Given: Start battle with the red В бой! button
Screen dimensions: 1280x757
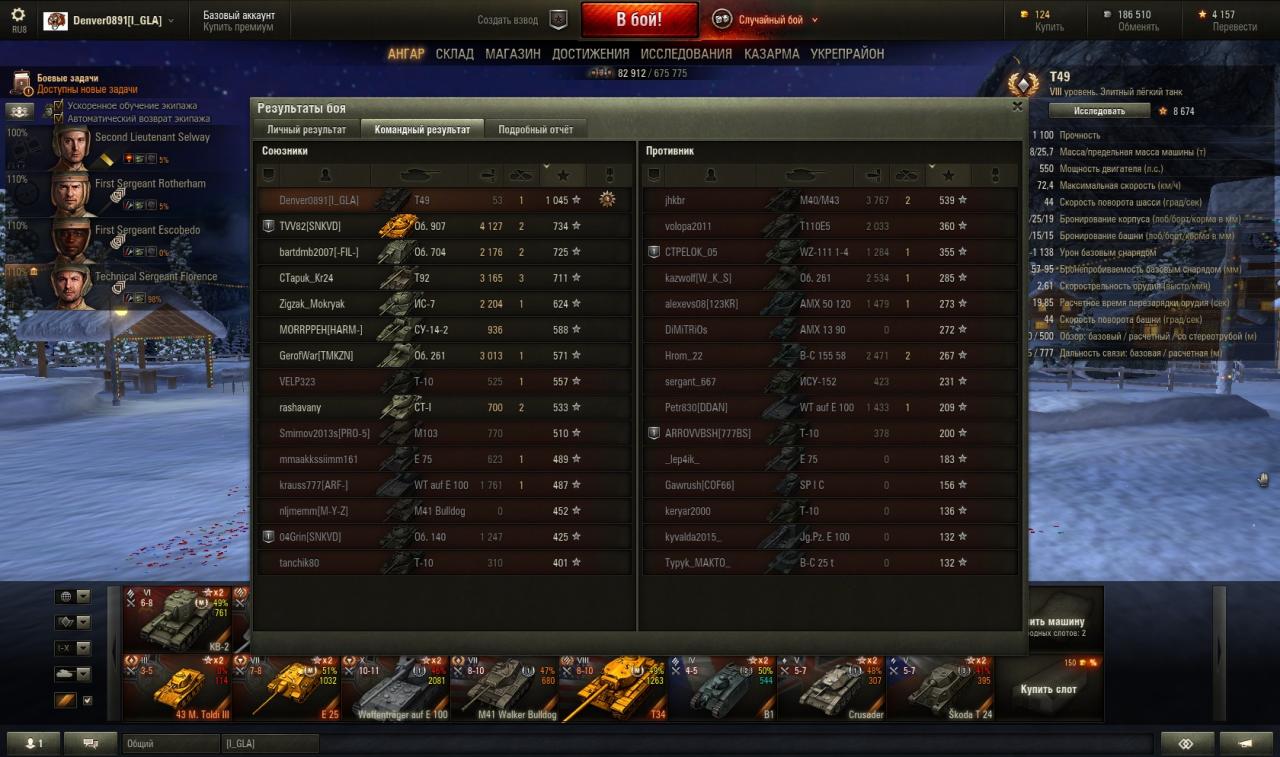Looking at the screenshot, I should (x=639, y=20).
